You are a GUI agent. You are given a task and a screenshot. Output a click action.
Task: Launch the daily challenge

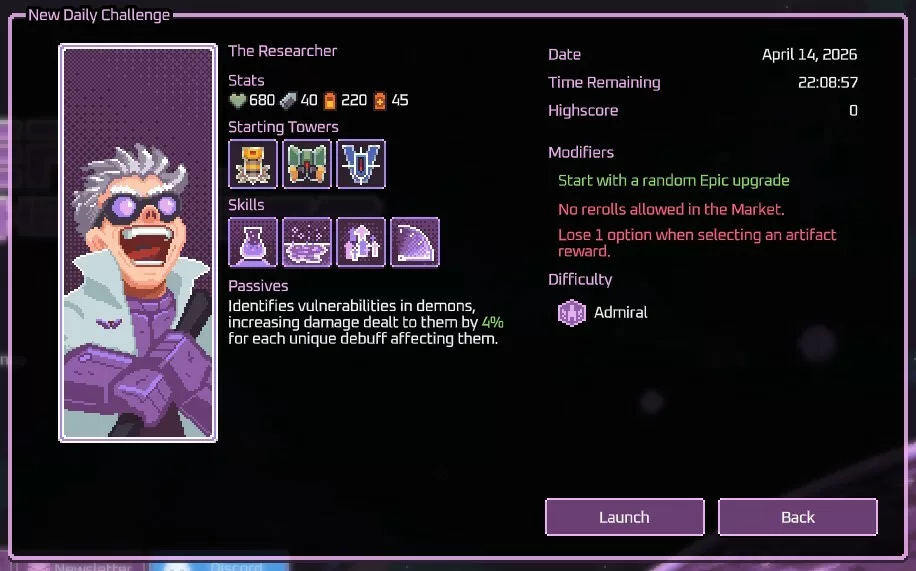624,517
